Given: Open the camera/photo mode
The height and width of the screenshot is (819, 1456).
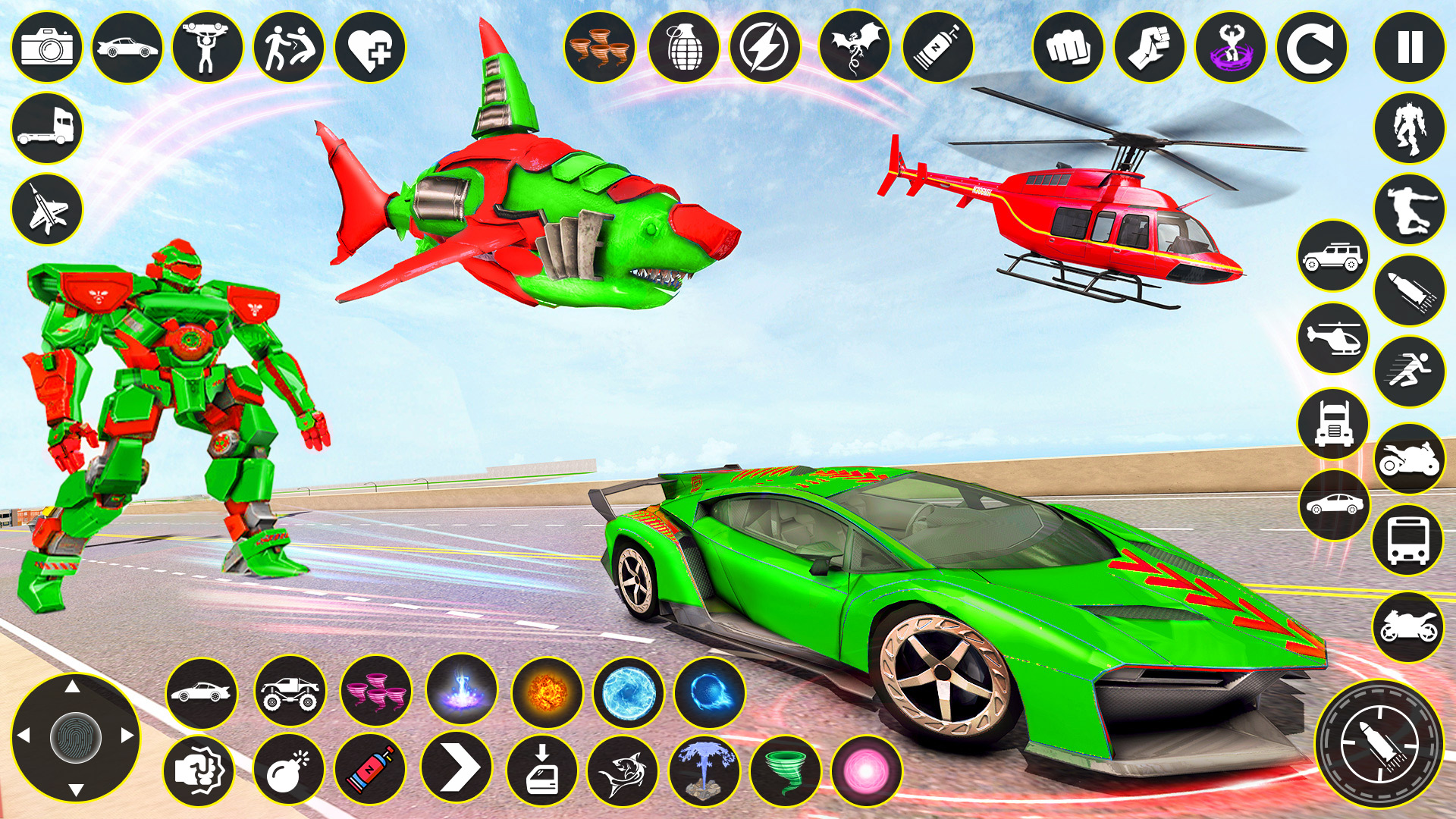Looking at the screenshot, I should 47,48.
